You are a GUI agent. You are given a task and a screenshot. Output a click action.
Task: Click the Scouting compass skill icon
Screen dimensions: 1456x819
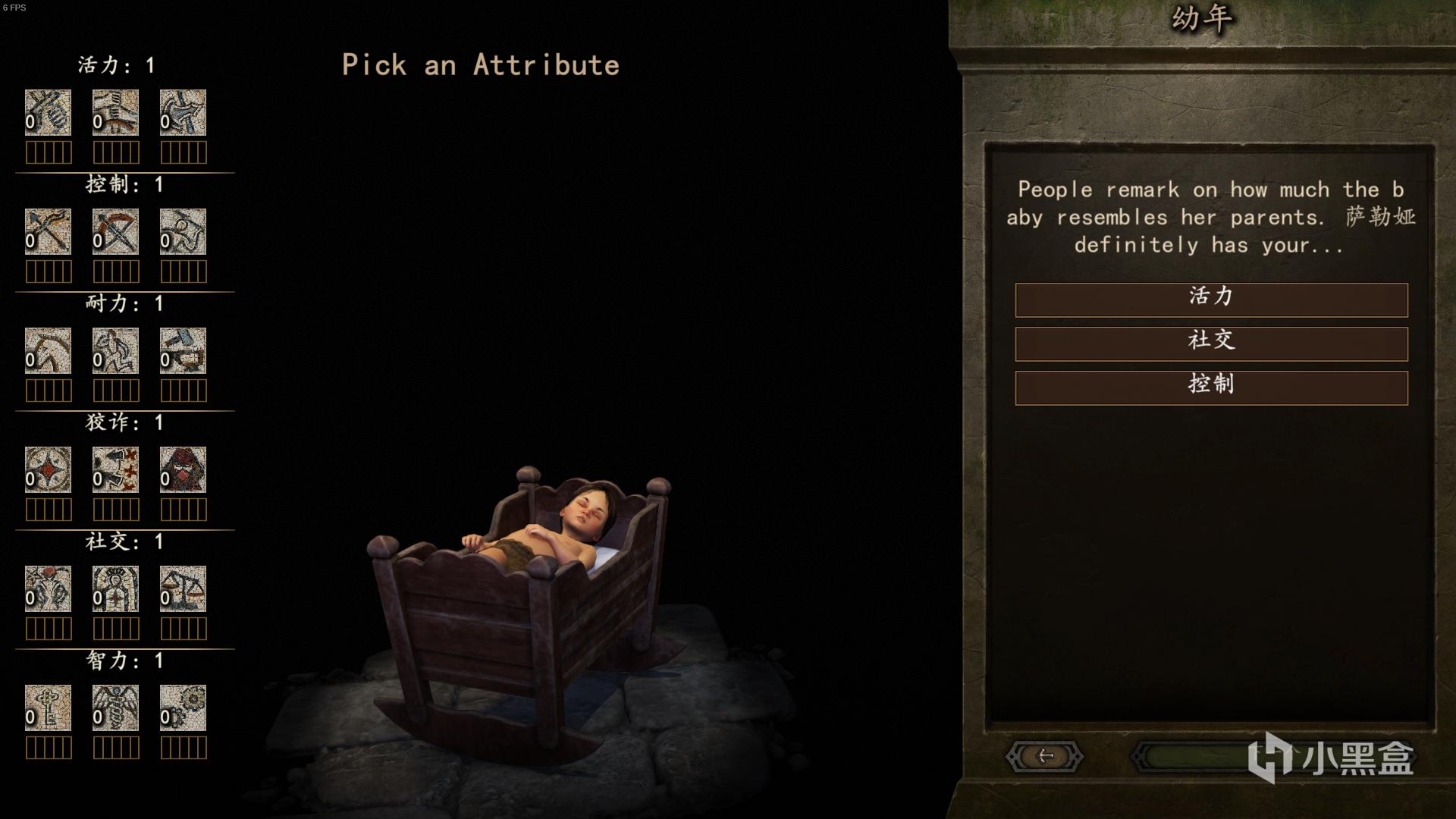48,469
